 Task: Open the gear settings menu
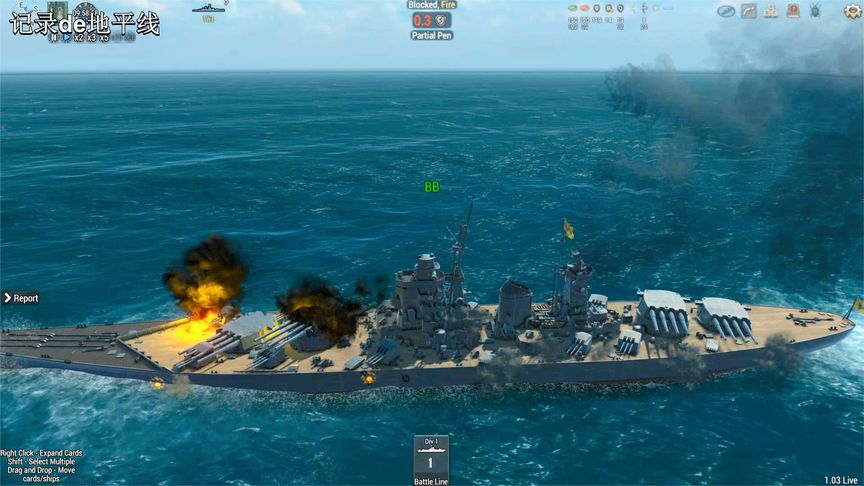coord(852,11)
